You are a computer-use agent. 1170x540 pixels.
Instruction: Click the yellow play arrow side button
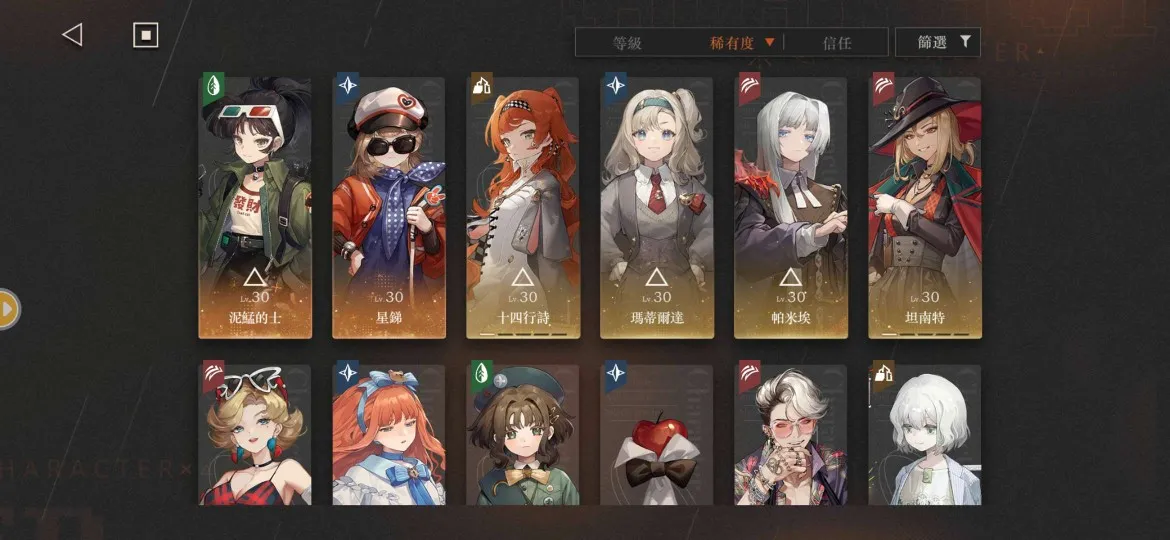tap(8, 309)
